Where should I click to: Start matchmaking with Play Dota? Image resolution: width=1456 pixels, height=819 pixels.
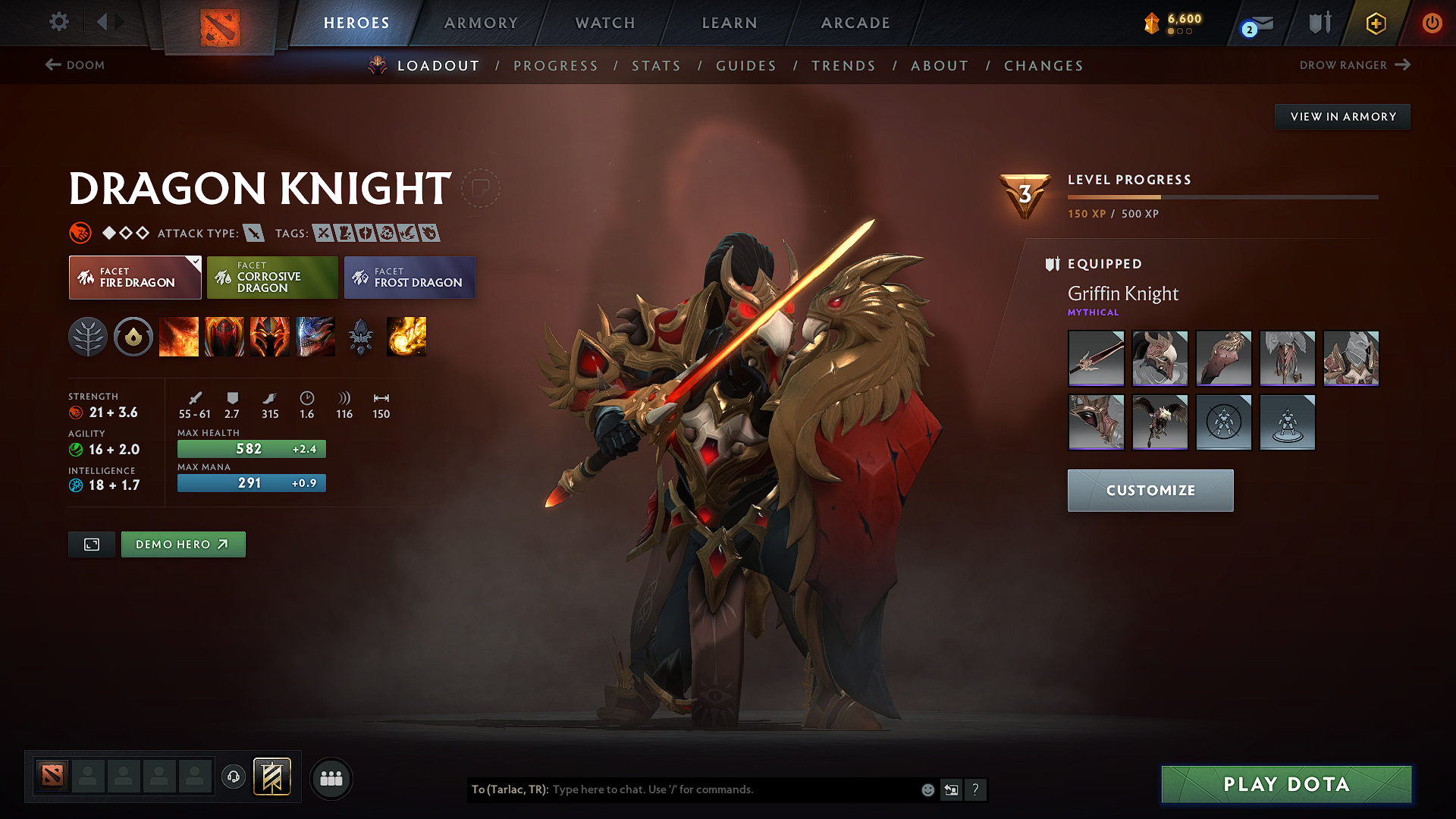pyautogui.click(x=1286, y=784)
